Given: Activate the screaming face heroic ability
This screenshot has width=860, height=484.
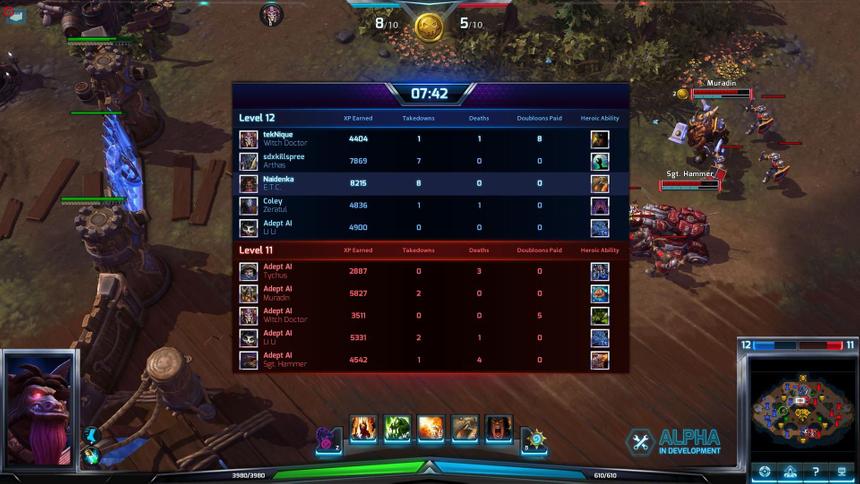Looking at the screenshot, I should [x=498, y=429].
